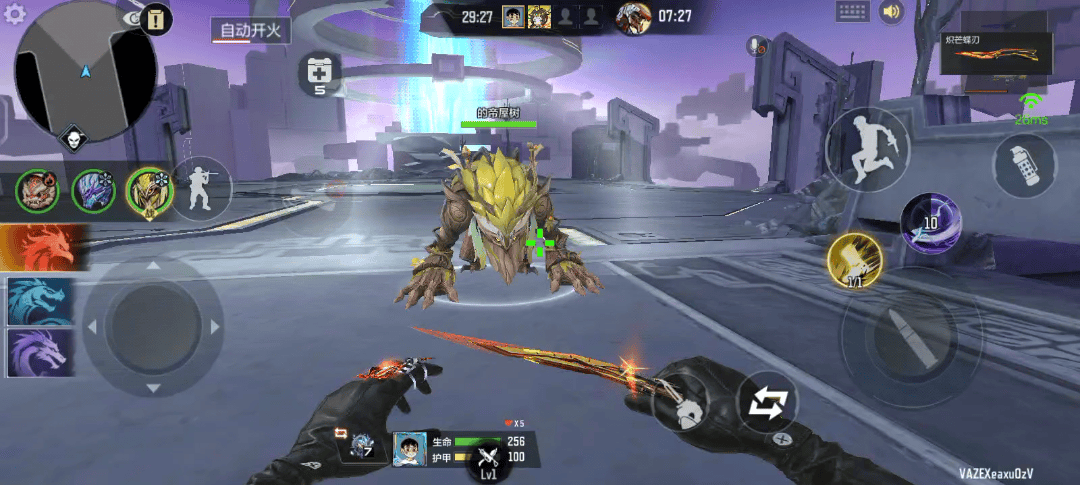Choose the gold-armored character portrait
Image resolution: width=1080 pixels, height=485 pixels.
click(149, 191)
